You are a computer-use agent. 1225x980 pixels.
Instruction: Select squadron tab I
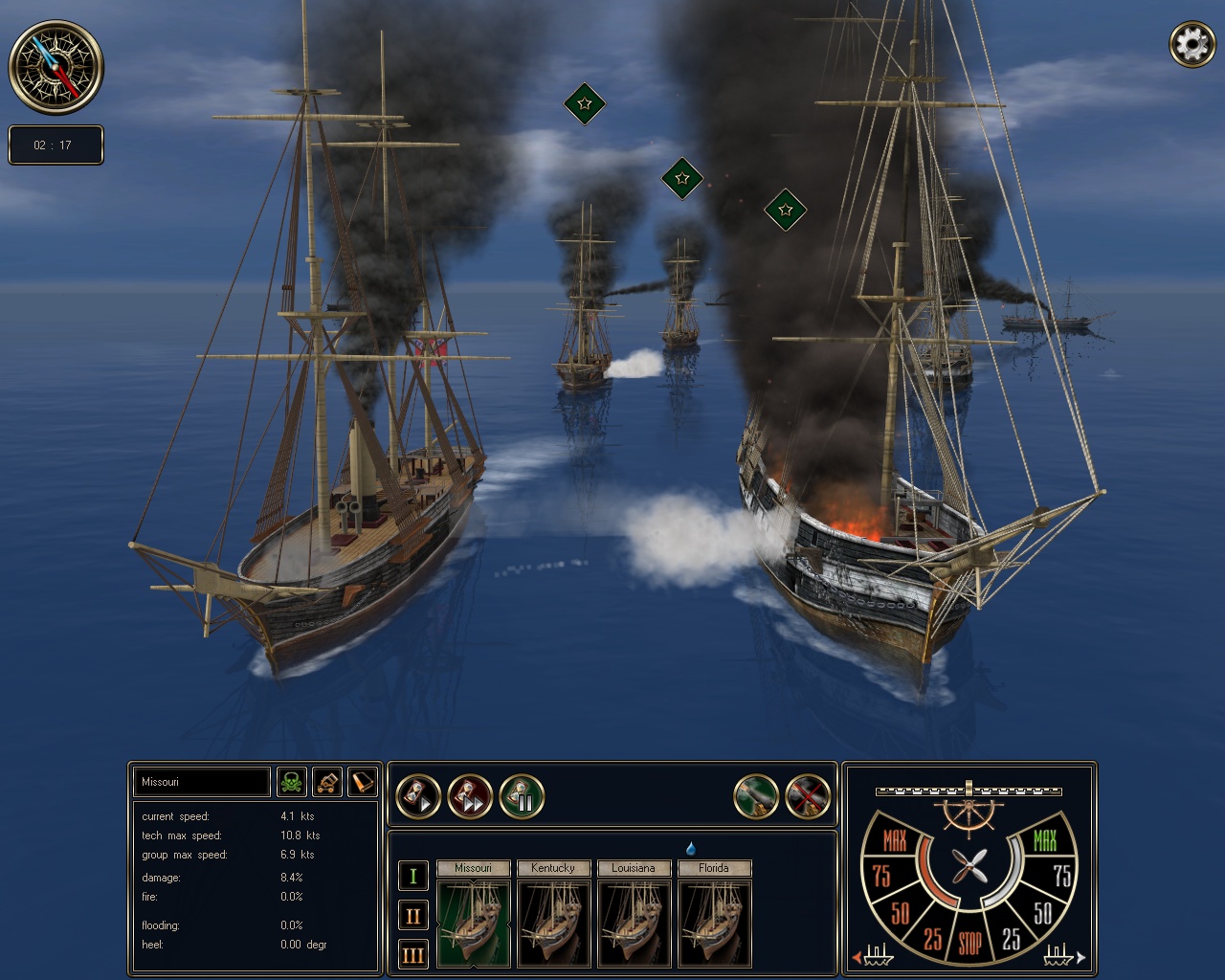pyautogui.click(x=412, y=875)
